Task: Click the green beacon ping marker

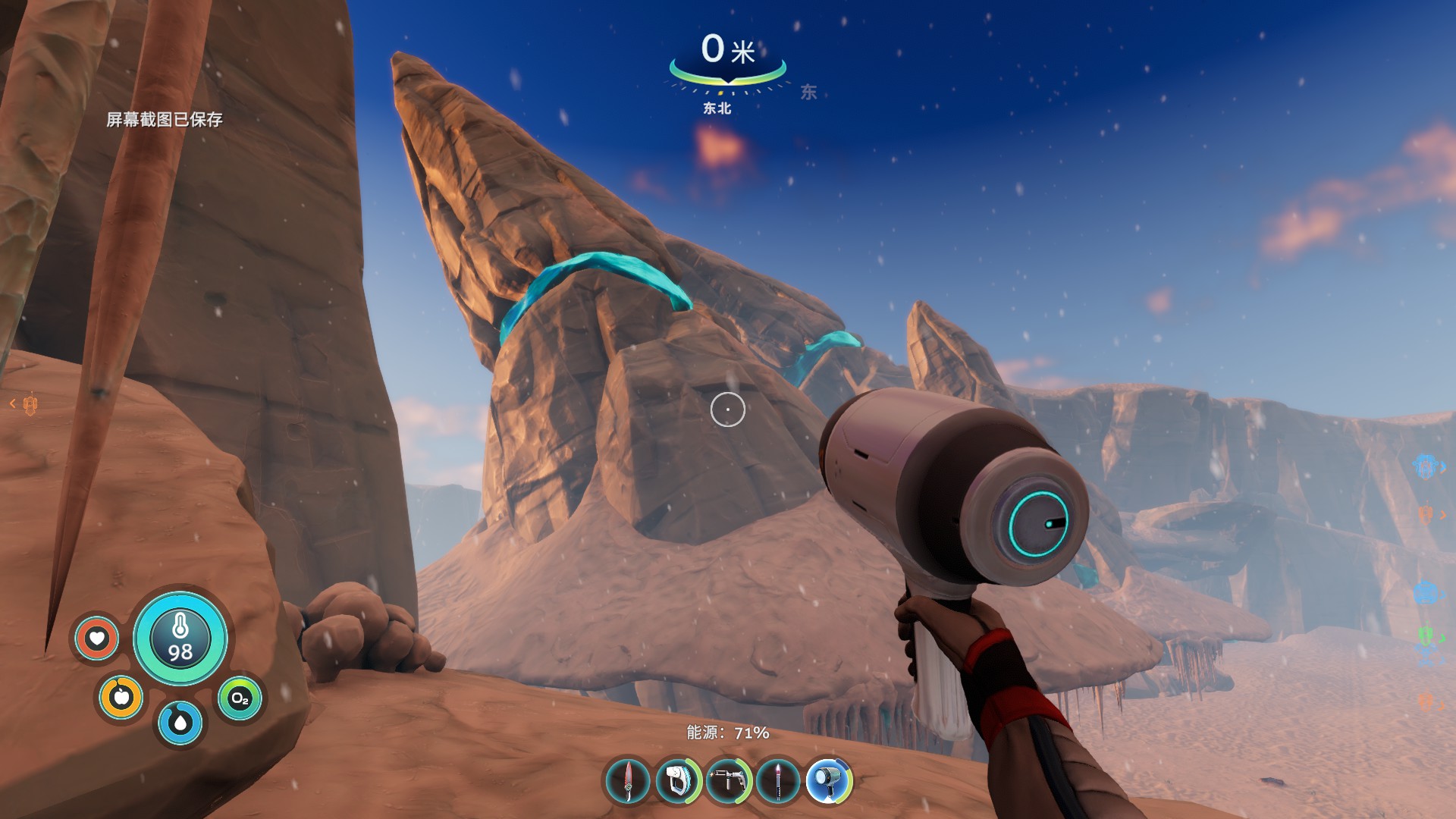Action: click(1426, 635)
